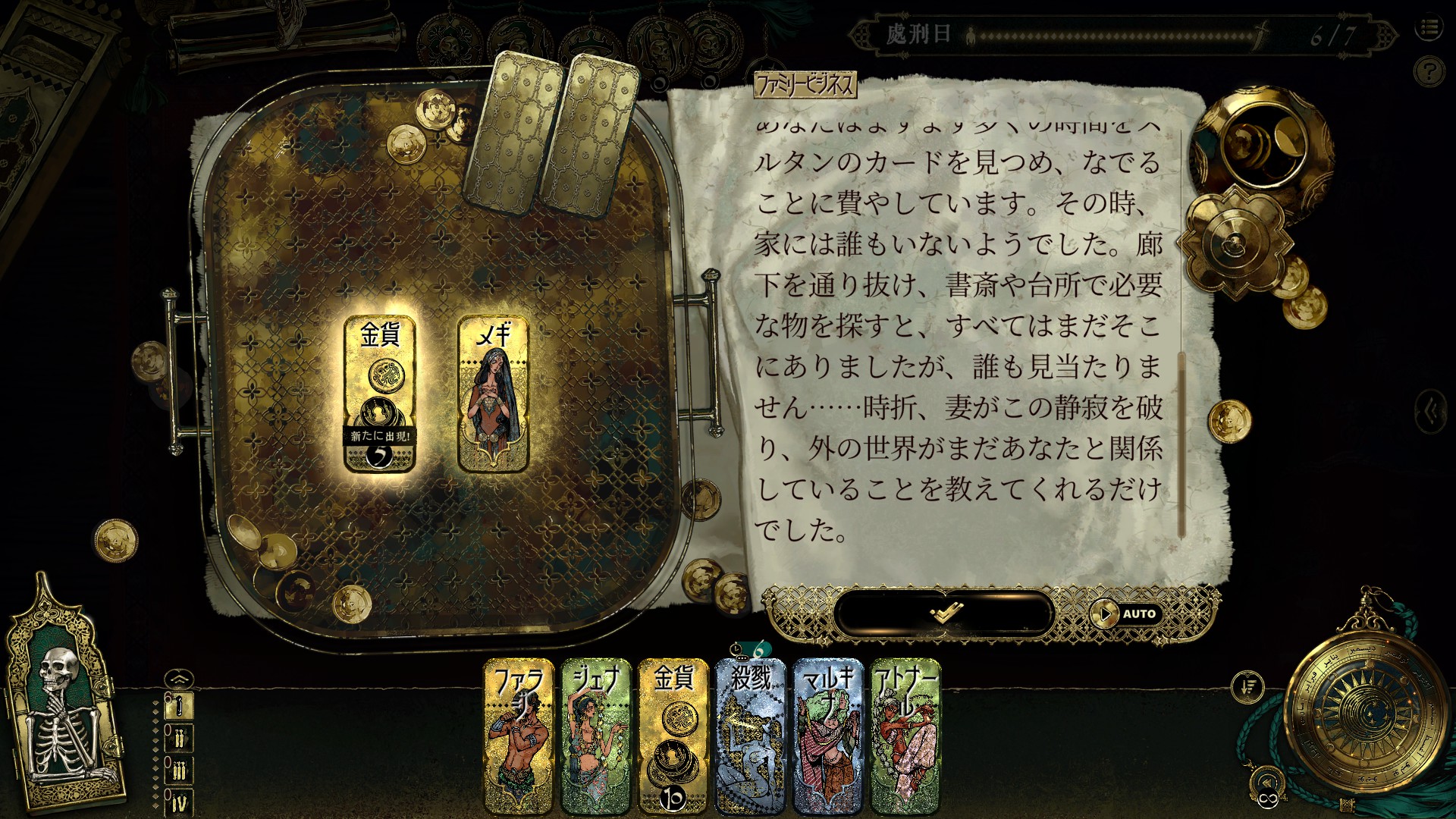The height and width of the screenshot is (819, 1456).
Task: Open the question mark help icon
Action: [1430, 71]
